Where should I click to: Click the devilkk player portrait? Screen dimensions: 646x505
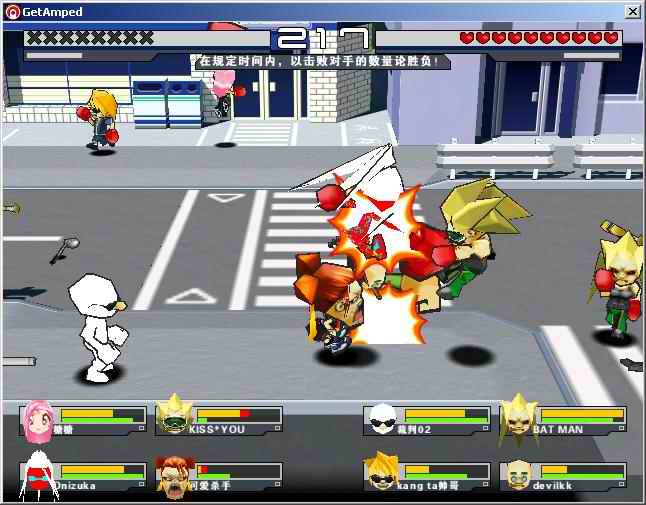(x=517, y=476)
